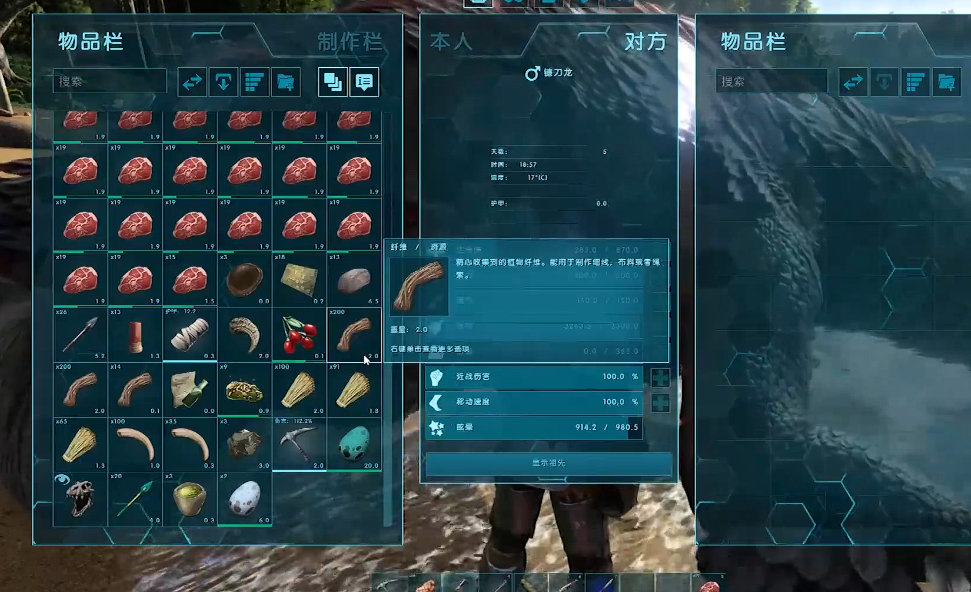Toggle the stacked squares view button

coord(333,82)
